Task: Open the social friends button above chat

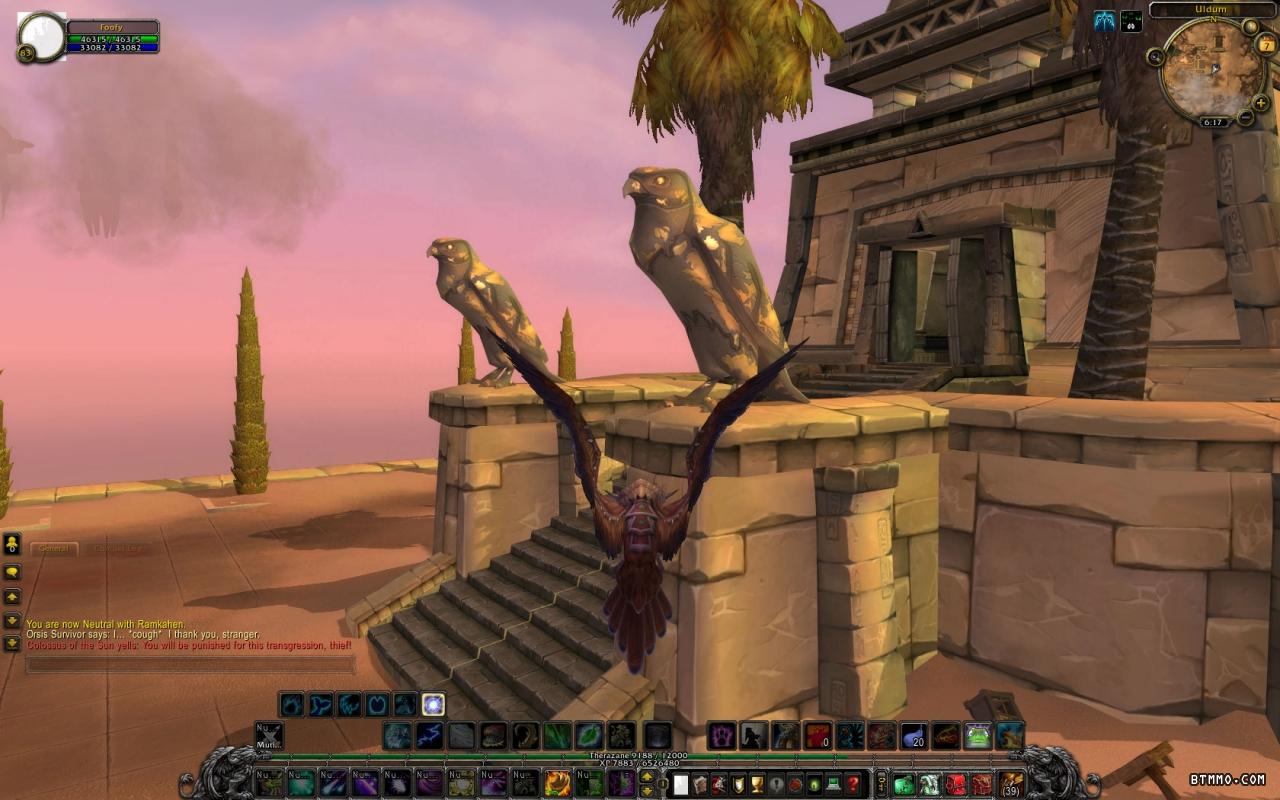Action: pos(12,544)
